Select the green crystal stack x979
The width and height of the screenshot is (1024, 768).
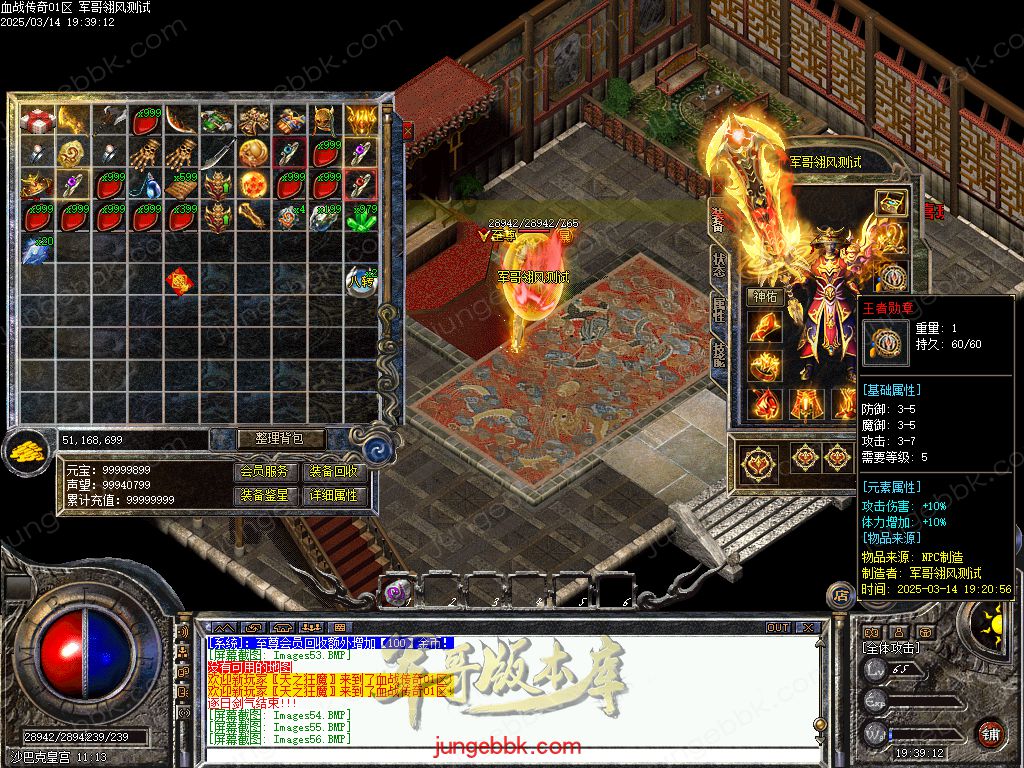pyautogui.click(x=361, y=217)
